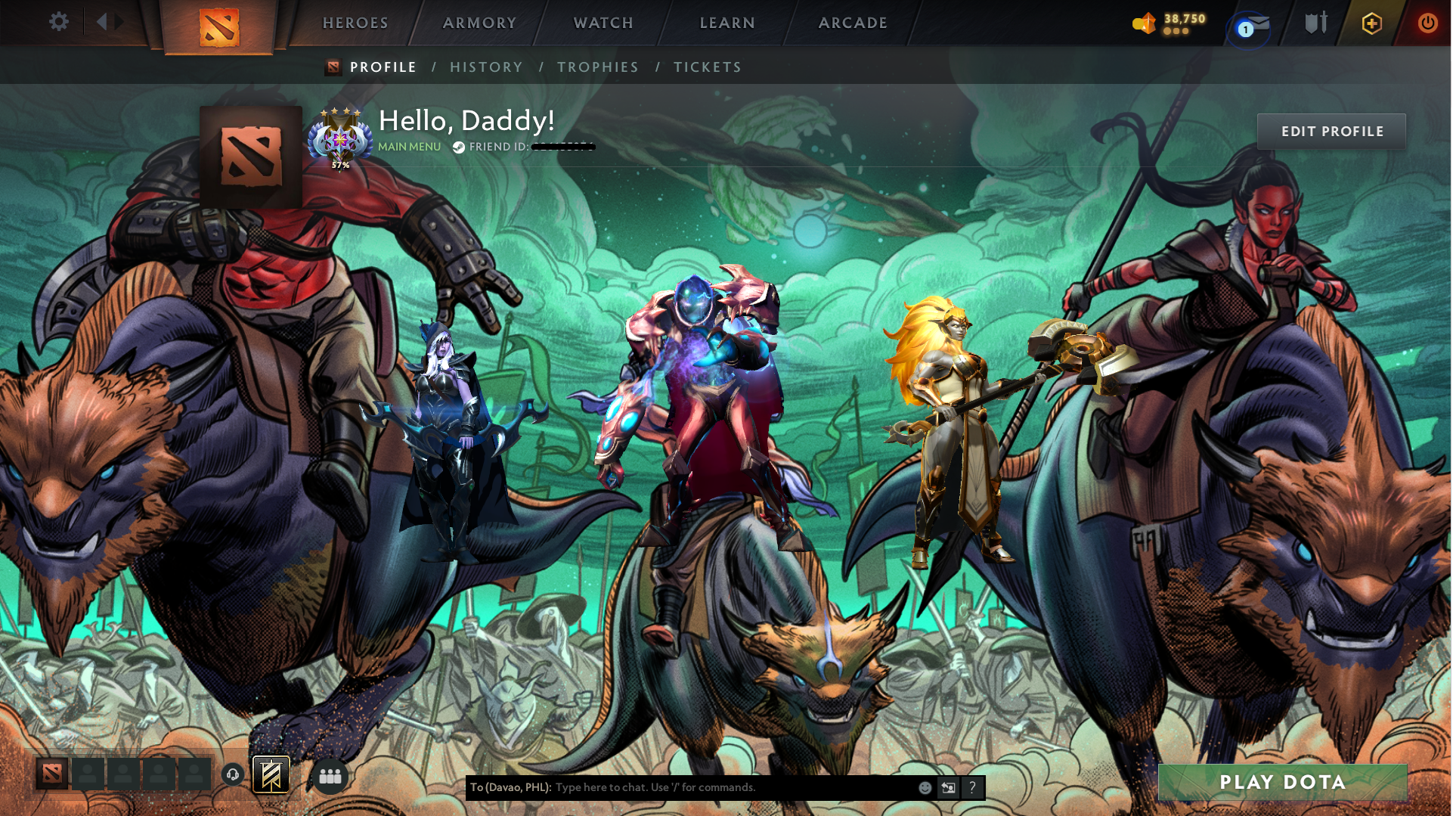
Task: Open the ARCADE menu item
Action: [853, 23]
